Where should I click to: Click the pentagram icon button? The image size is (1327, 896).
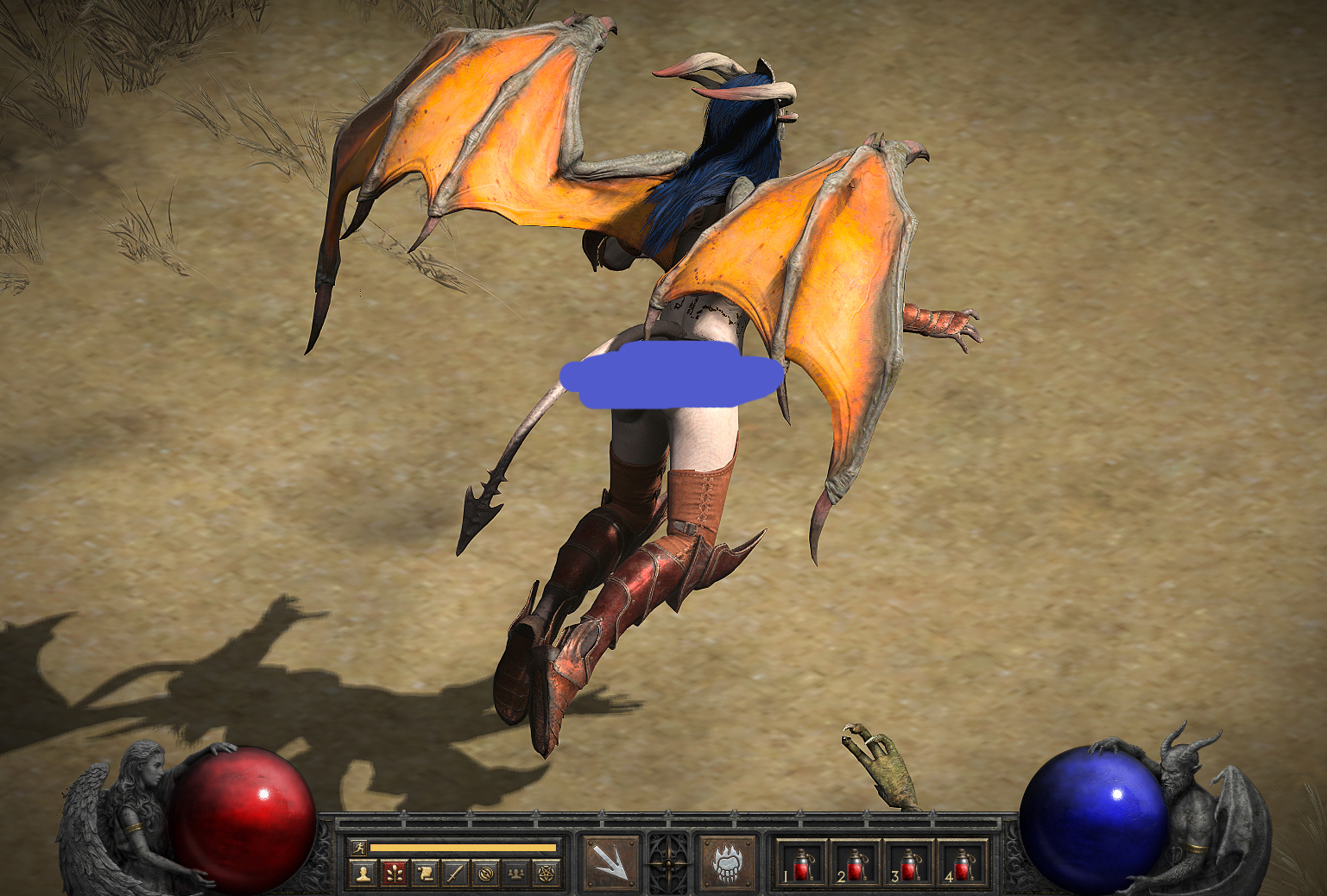click(x=547, y=874)
